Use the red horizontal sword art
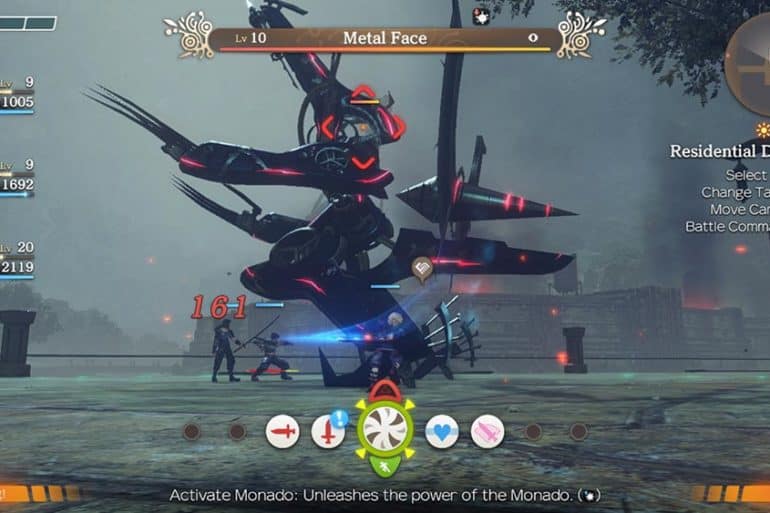 [x=283, y=432]
